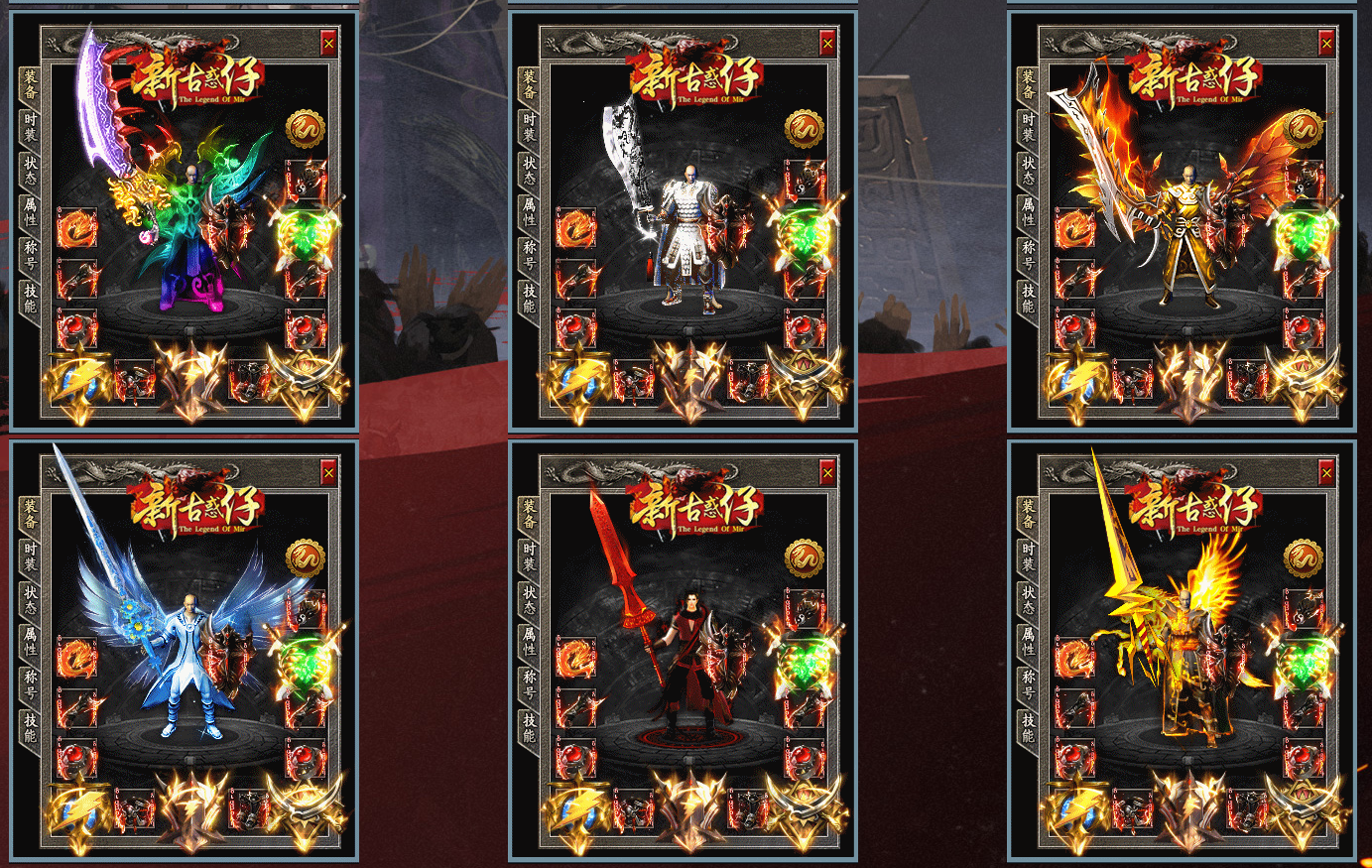This screenshot has width=1372, height=868.
Task: Click gold dragon coin in white-armored warrior's panel
Action: pos(805,129)
